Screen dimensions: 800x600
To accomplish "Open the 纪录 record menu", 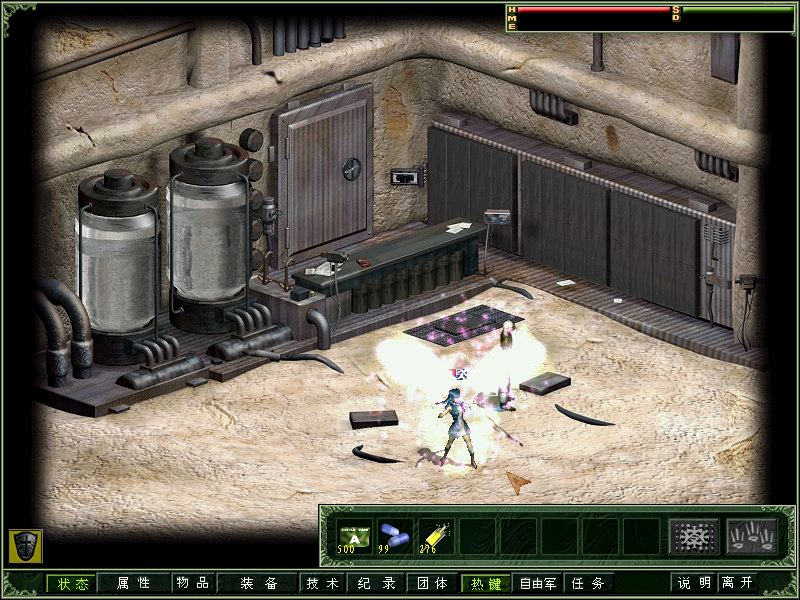I will point(377,583).
